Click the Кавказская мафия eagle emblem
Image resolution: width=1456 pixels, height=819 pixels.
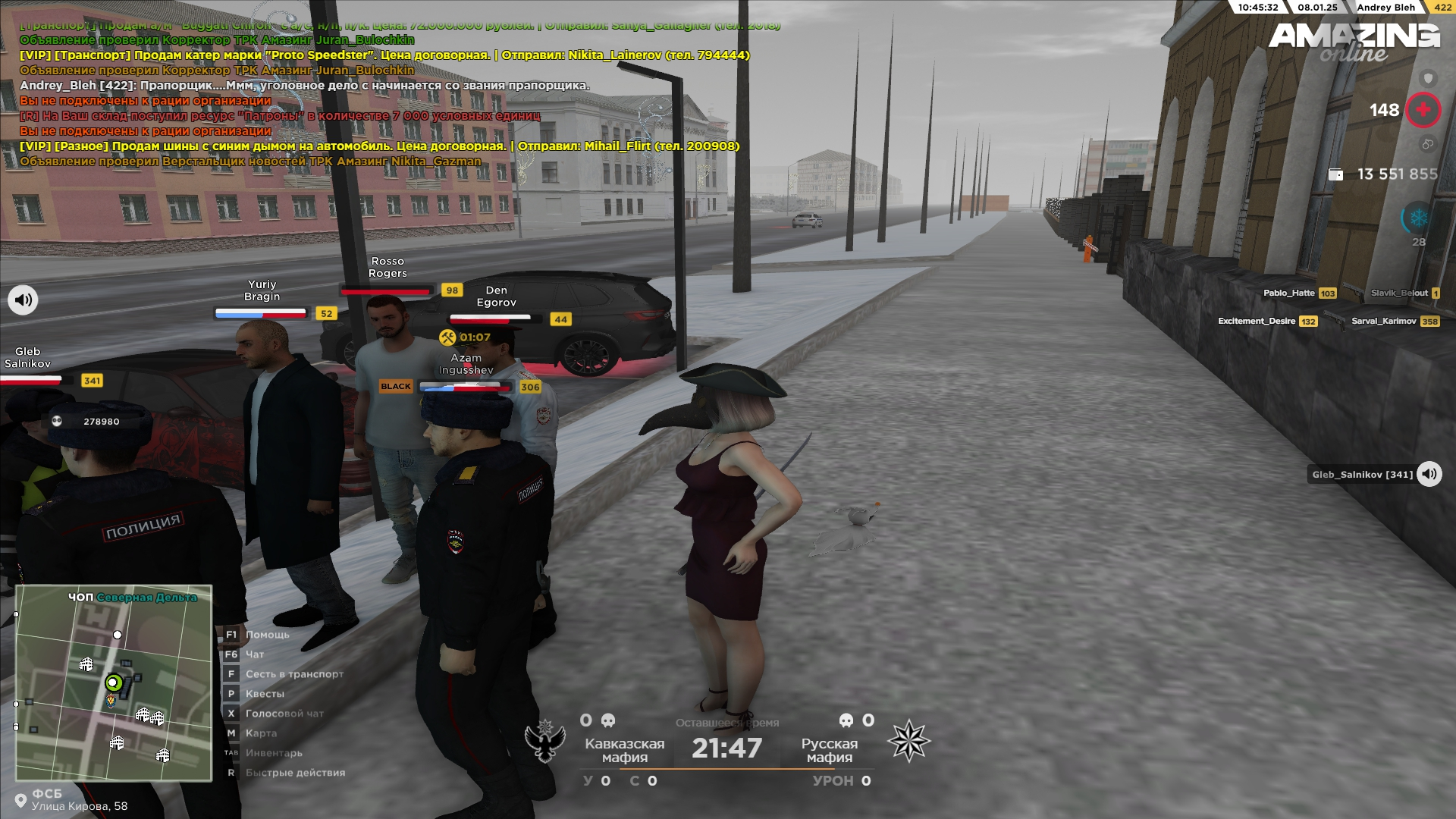[x=545, y=741]
